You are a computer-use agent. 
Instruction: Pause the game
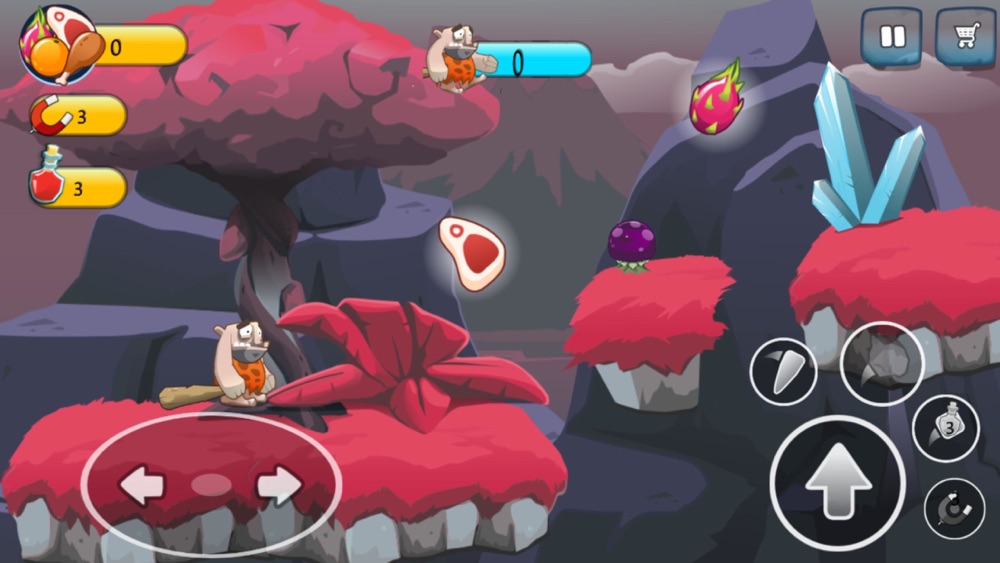click(891, 38)
